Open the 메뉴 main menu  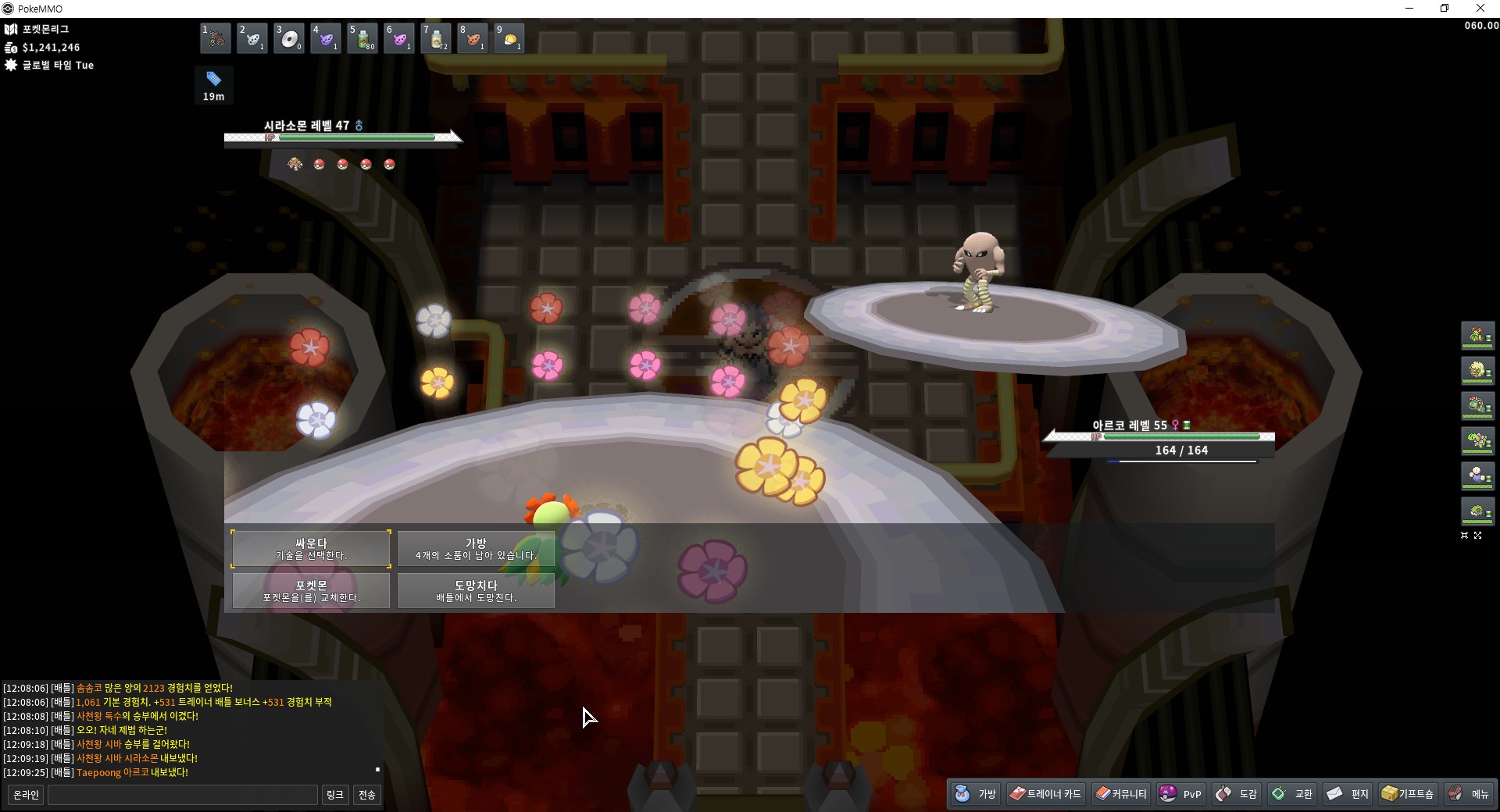[1469, 794]
